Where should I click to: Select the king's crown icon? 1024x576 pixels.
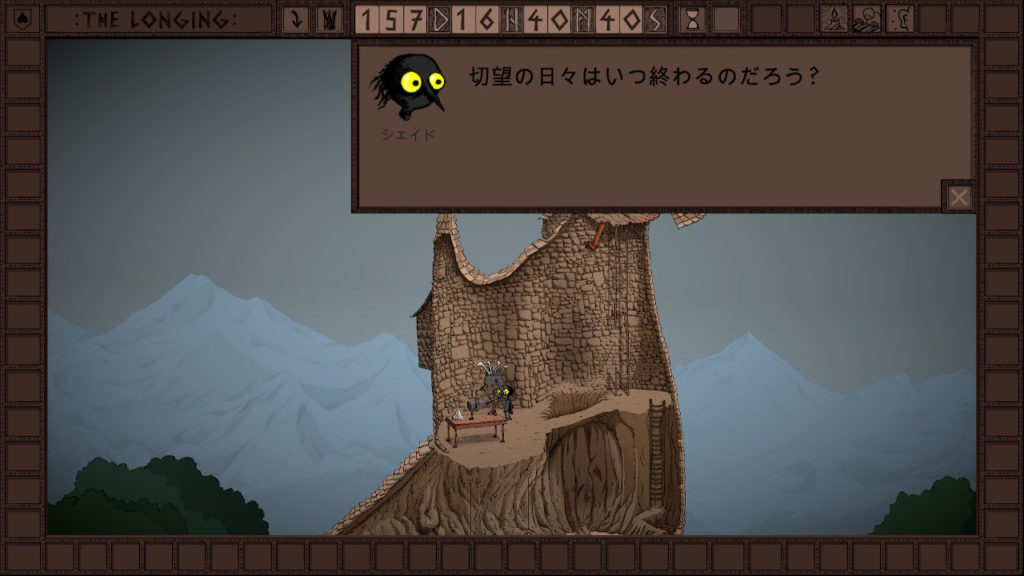coord(327,19)
